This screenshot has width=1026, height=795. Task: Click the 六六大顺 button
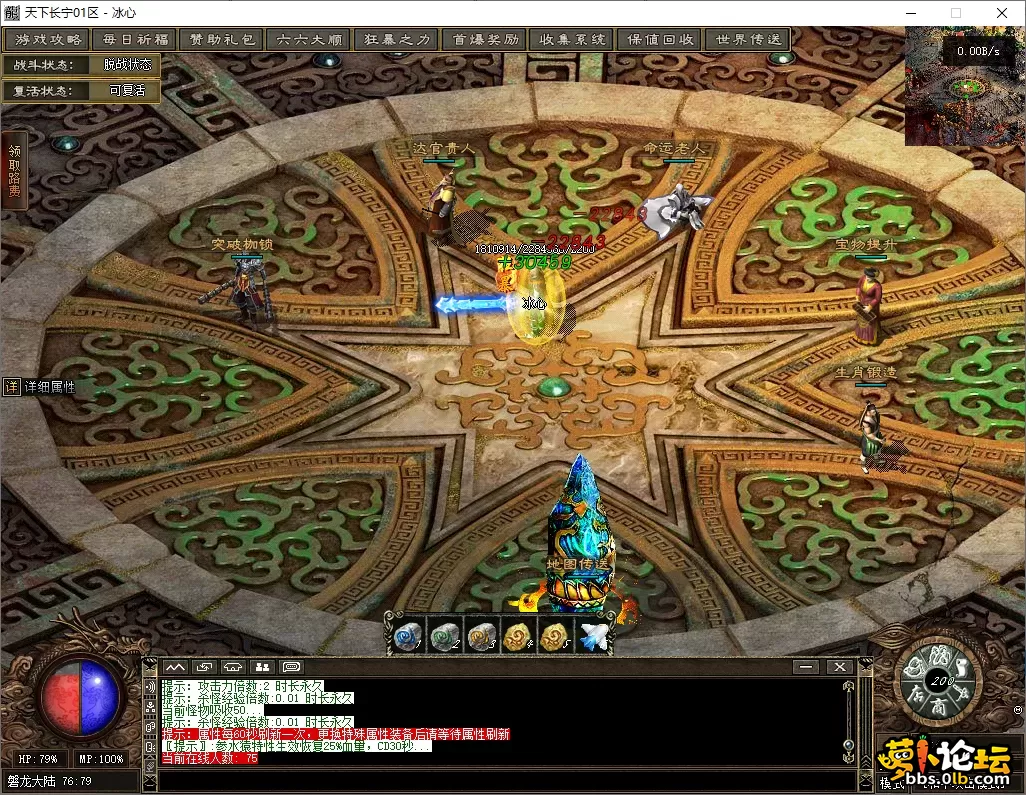point(308,40)
